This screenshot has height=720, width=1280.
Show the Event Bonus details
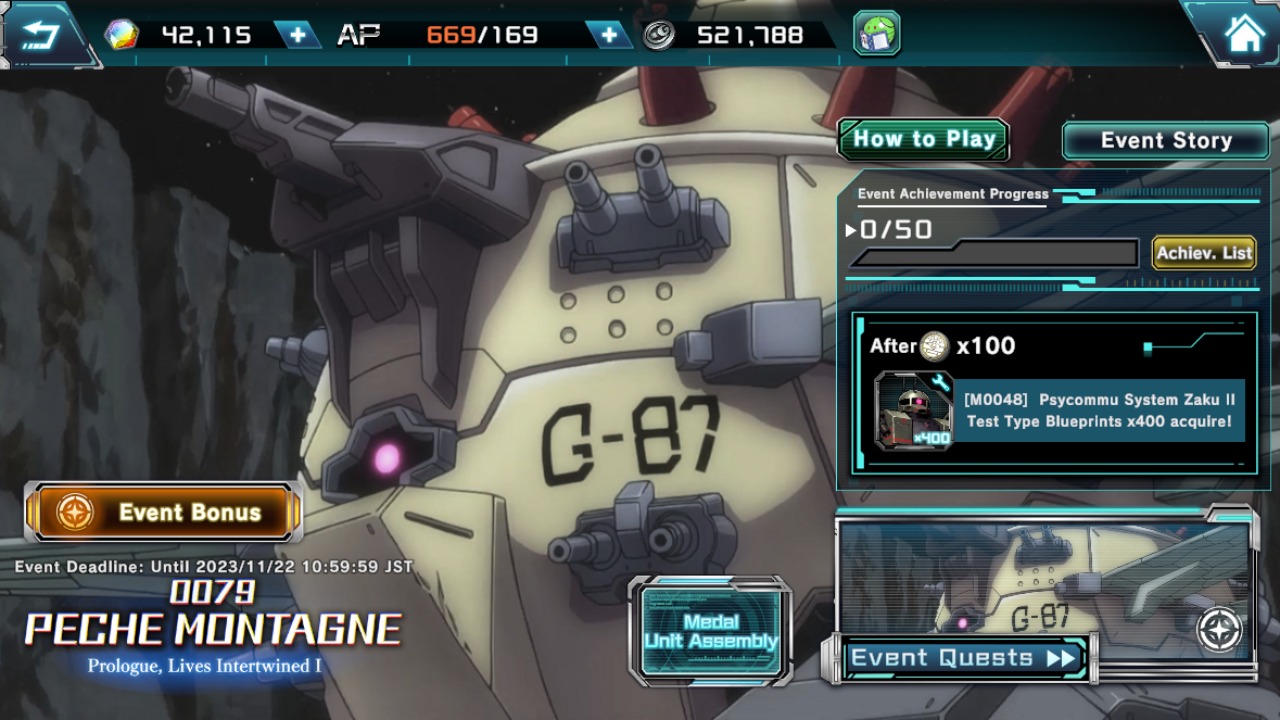(x=164, y=512)
